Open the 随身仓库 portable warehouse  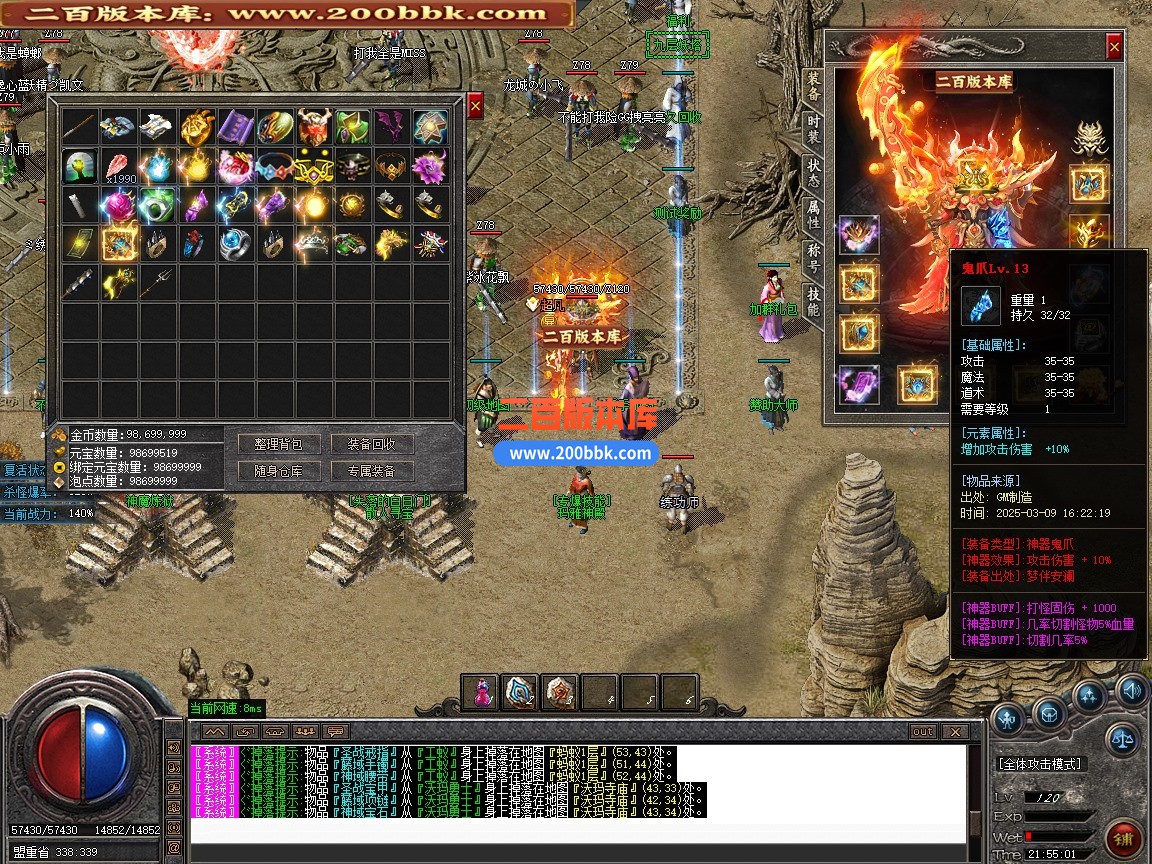pyautogui.click(x=278, y=471)
